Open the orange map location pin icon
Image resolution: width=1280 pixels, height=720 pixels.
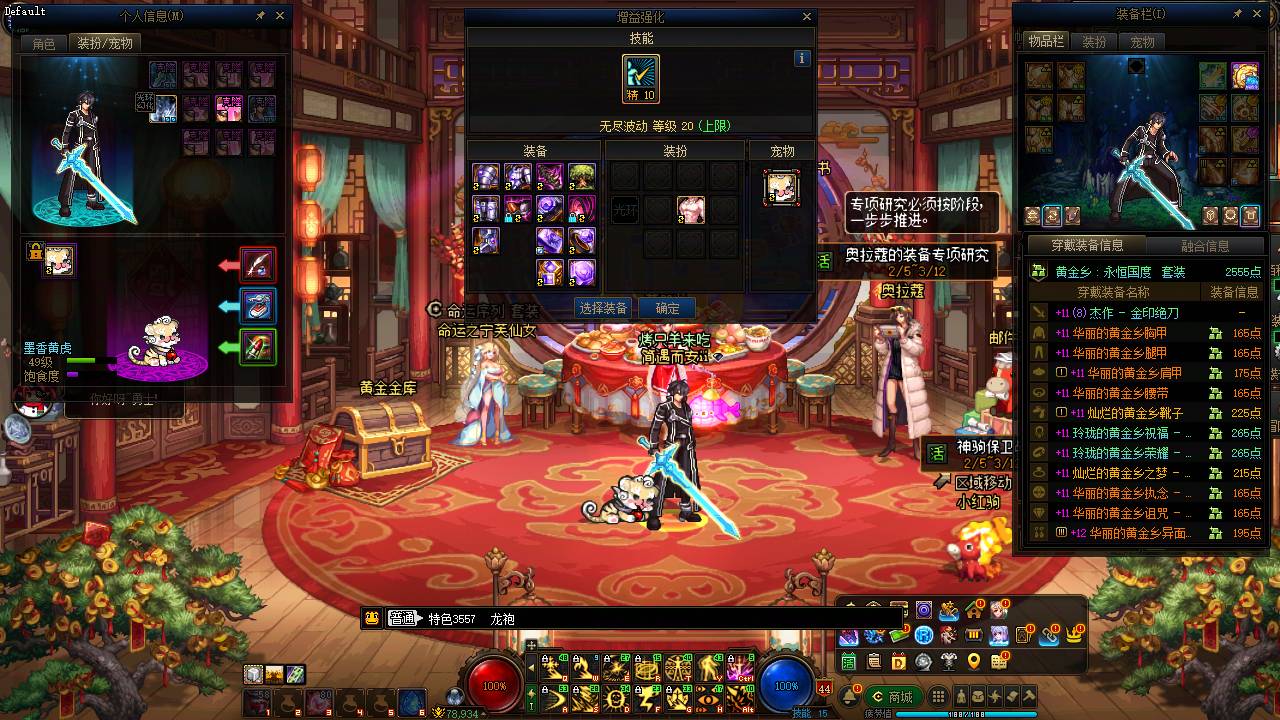pyautogui.click(x=973, y=663)
